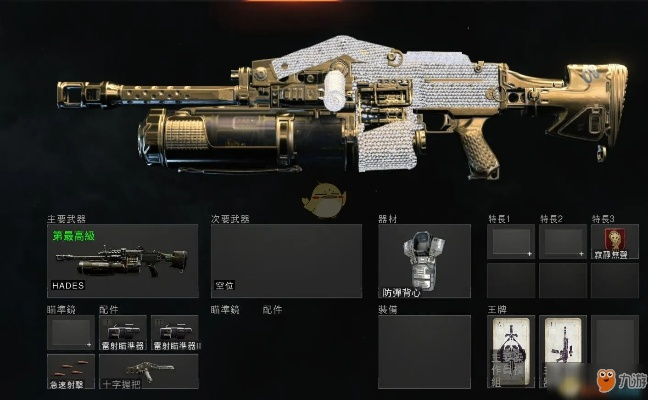The image size is (648, 400).
Task: Open the empty secondary weapon slot
Action: [286, 260]
